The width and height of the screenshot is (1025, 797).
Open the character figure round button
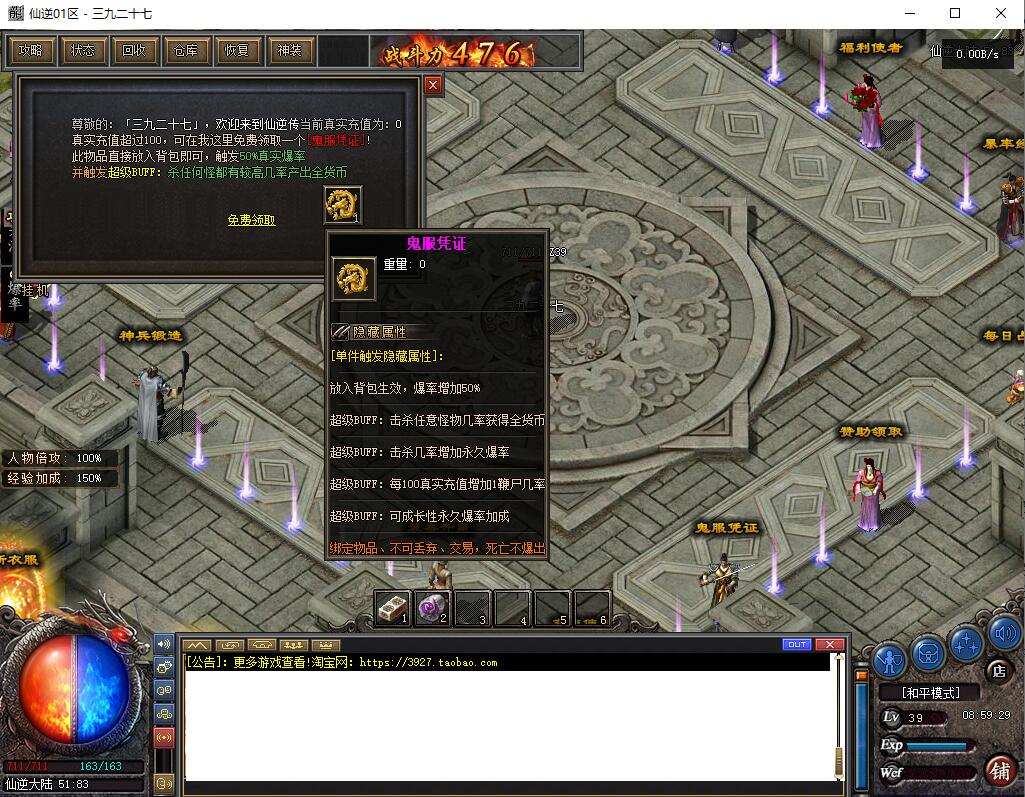pyautogui.click(x=889, y=659)
